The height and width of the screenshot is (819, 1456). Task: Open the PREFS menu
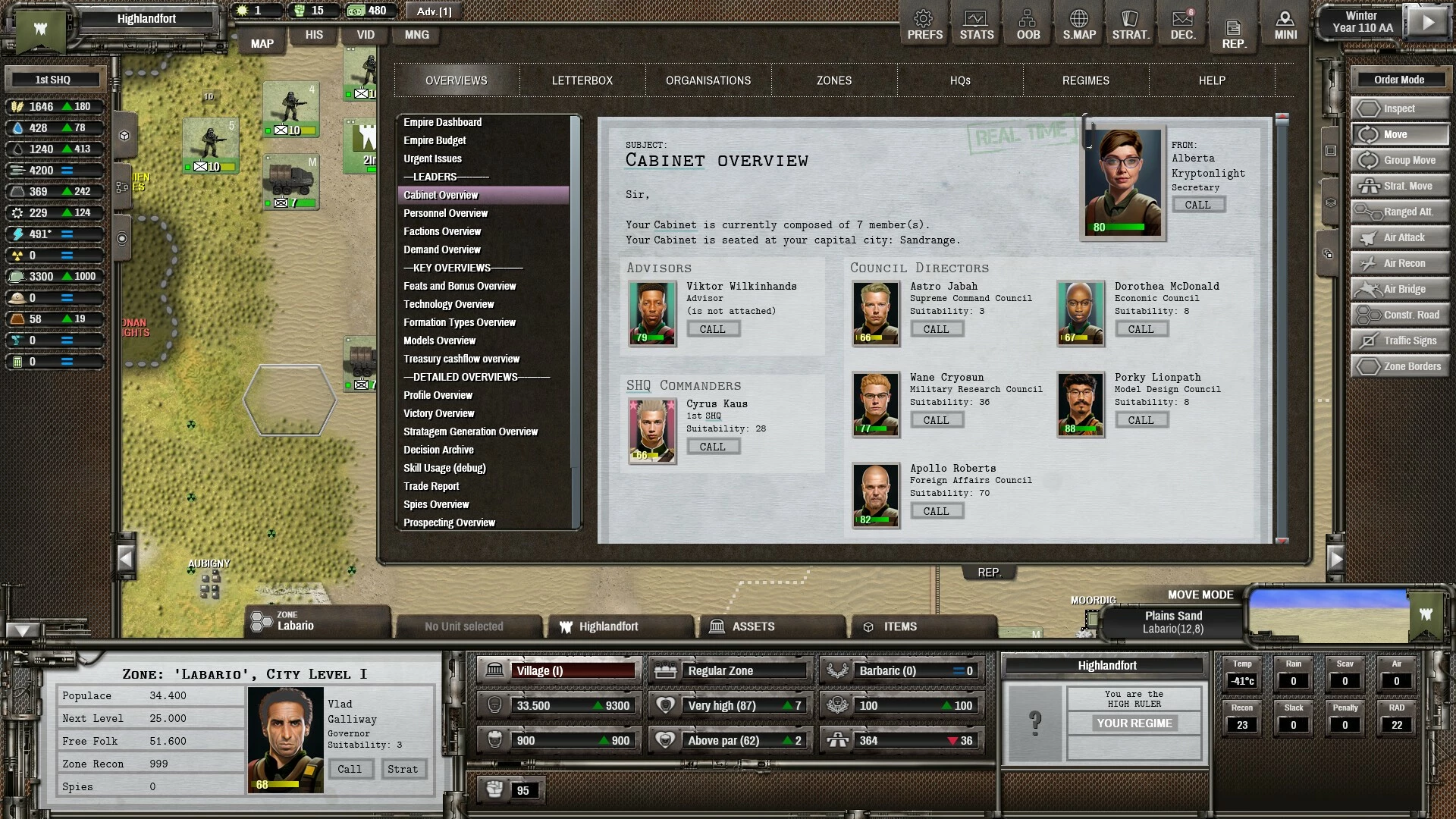tap(924, 25)
